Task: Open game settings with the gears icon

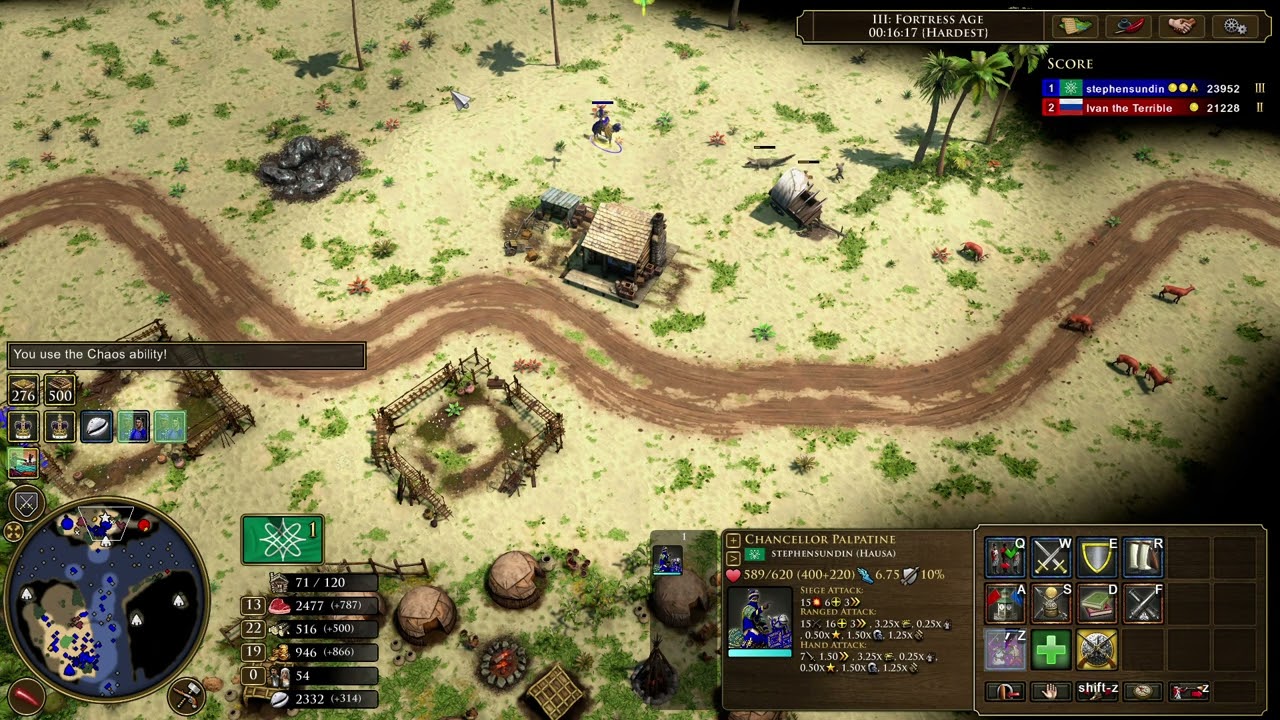Action: (1234, 26)
